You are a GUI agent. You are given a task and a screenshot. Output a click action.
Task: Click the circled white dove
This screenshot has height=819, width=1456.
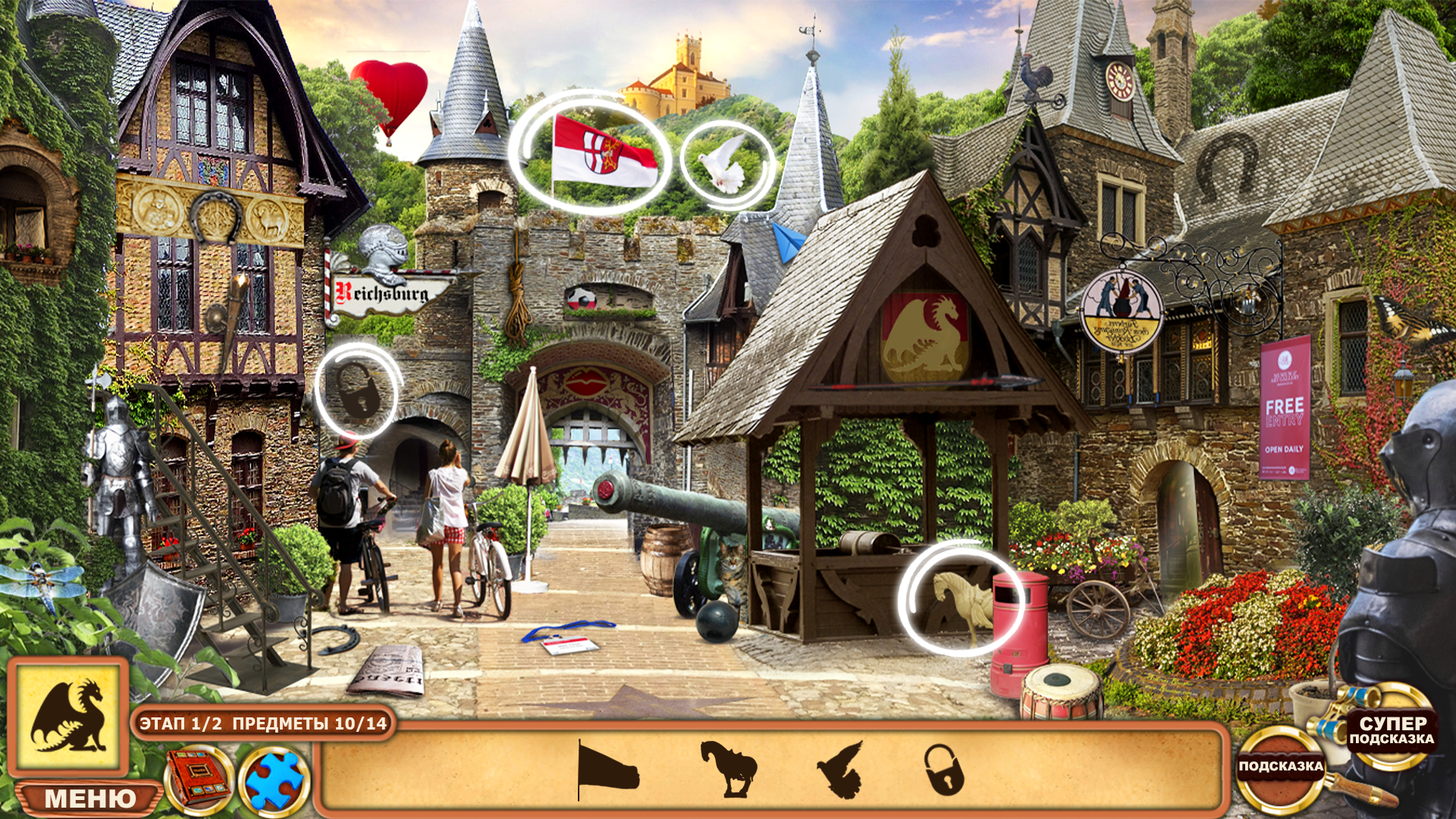[720, 163]
